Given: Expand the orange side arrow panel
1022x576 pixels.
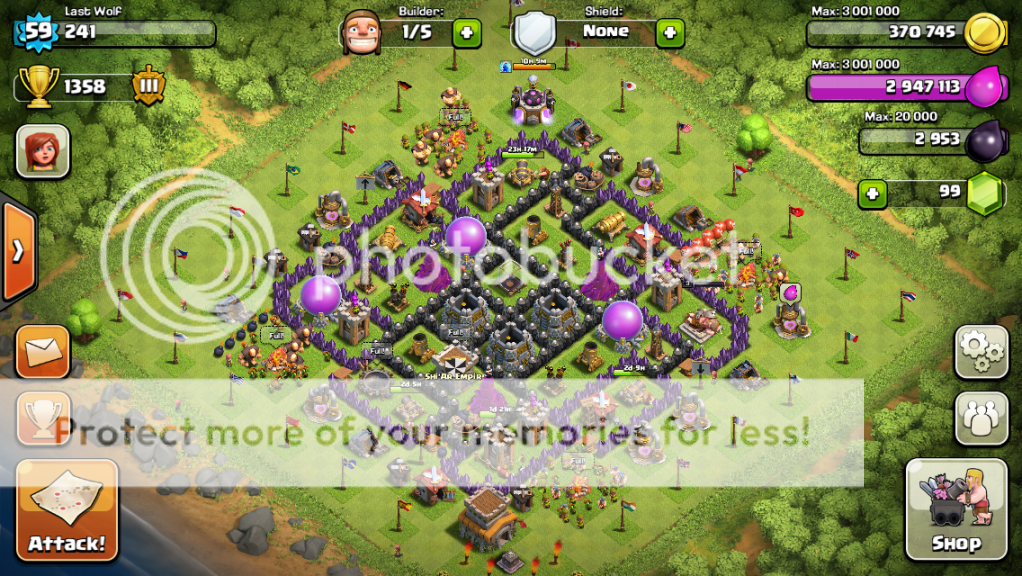Looking at the screenshot, I should pos(17,251).
